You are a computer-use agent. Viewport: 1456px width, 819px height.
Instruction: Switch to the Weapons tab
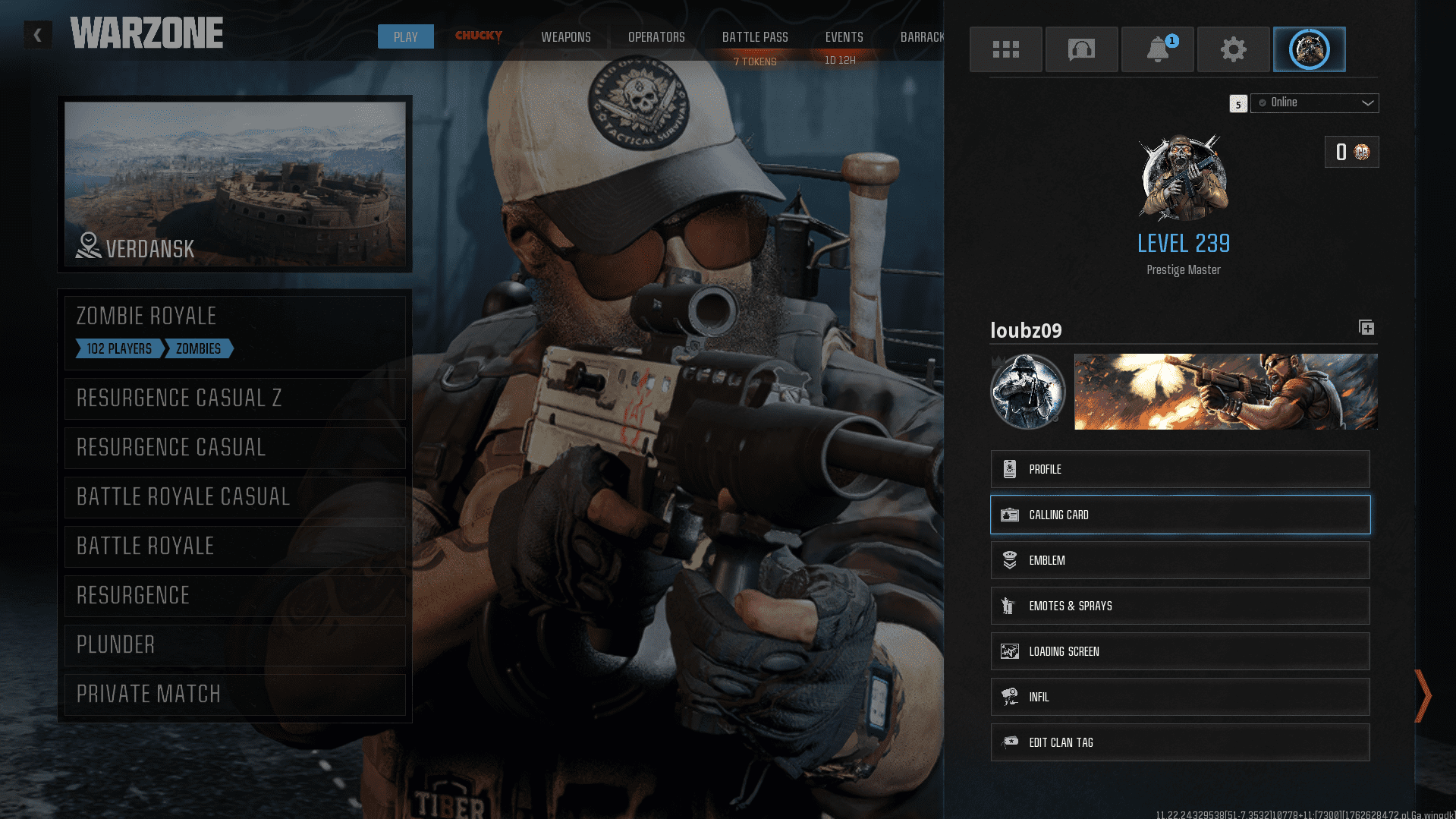click(565, 36)
